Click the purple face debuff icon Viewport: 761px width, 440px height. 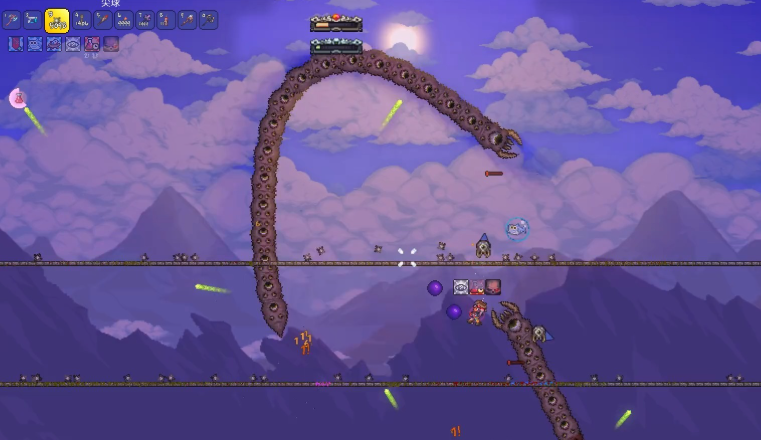tap(111, 44)
